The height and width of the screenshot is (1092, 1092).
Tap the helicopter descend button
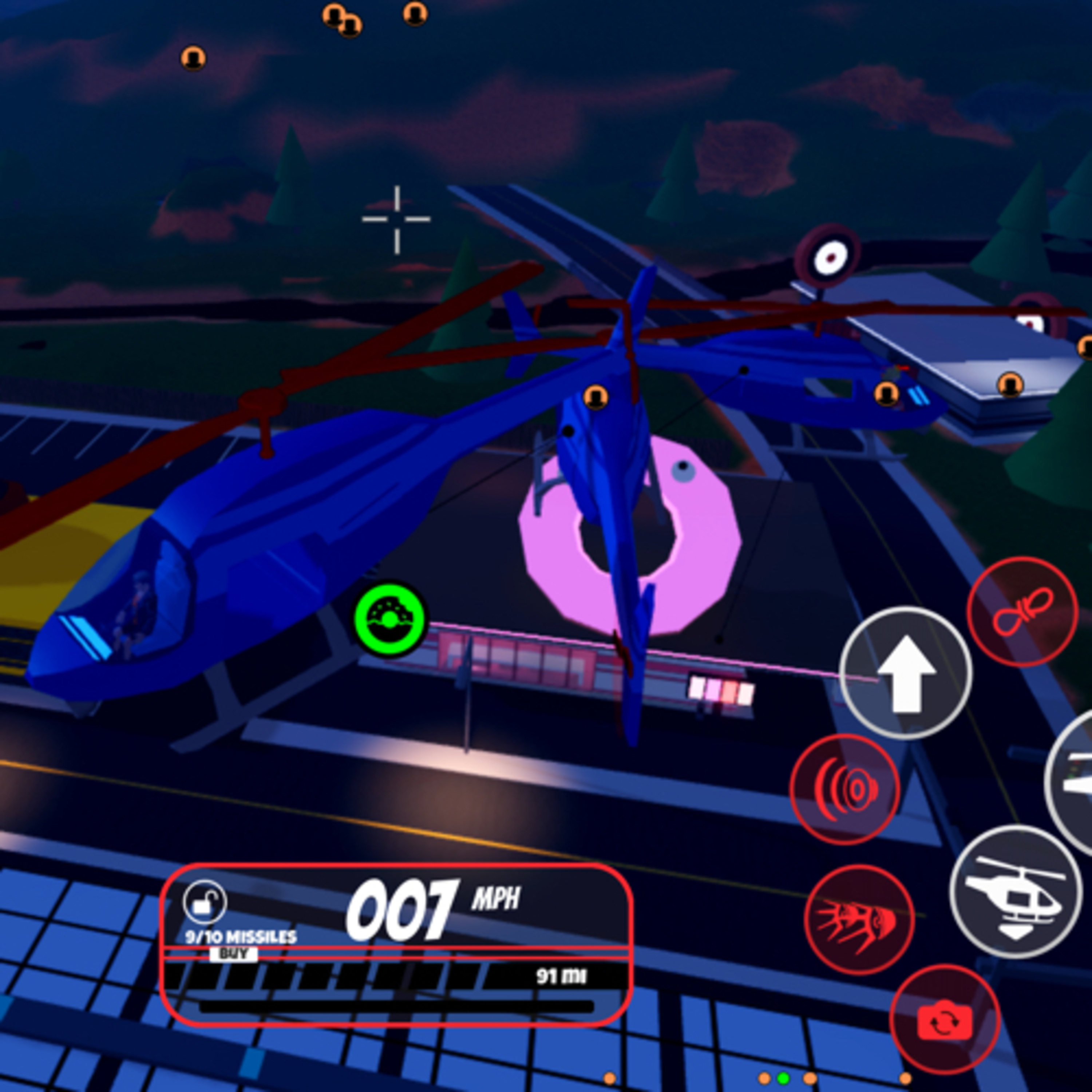pyautogui.click(x=1015, y=892)
